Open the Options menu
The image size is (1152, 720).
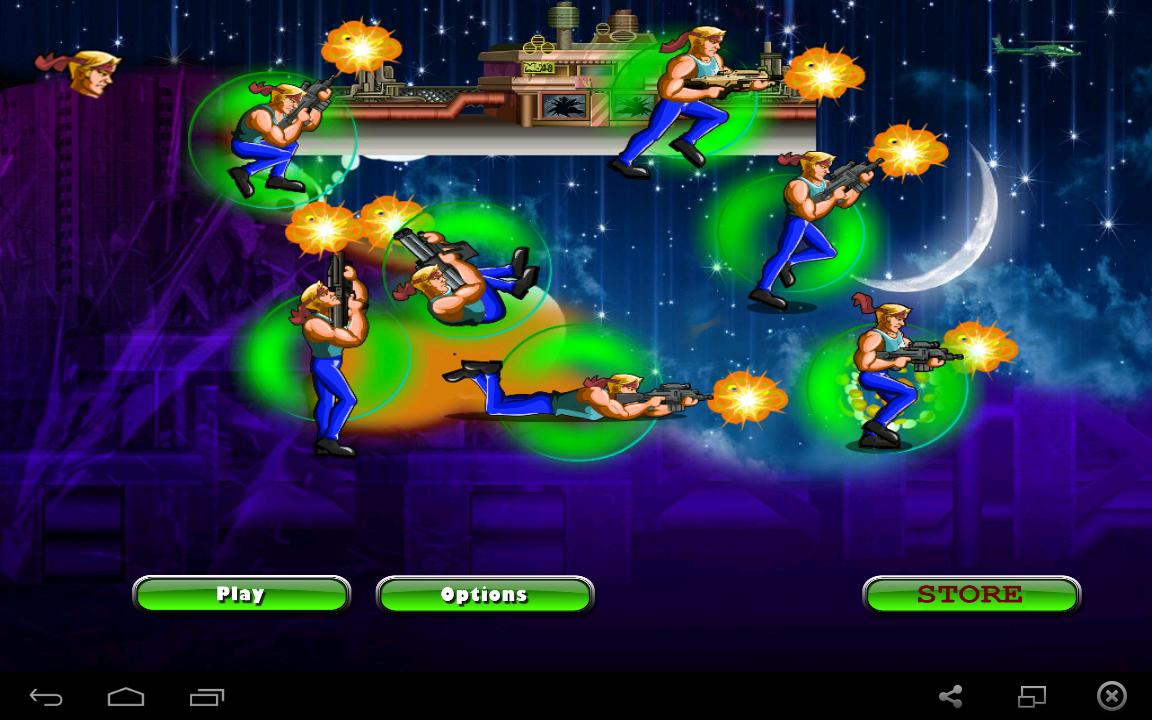point(485,595)
